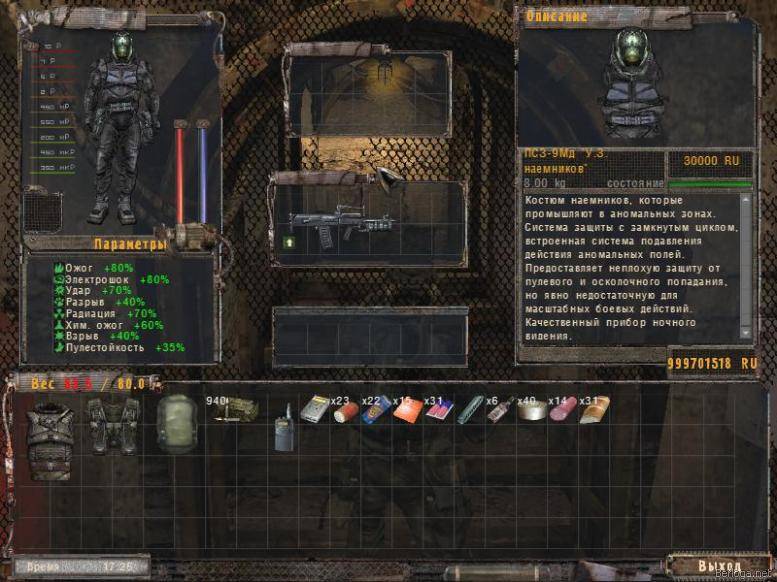
Task: Select the orange item stack x15
Action: [x=406, y=411]
